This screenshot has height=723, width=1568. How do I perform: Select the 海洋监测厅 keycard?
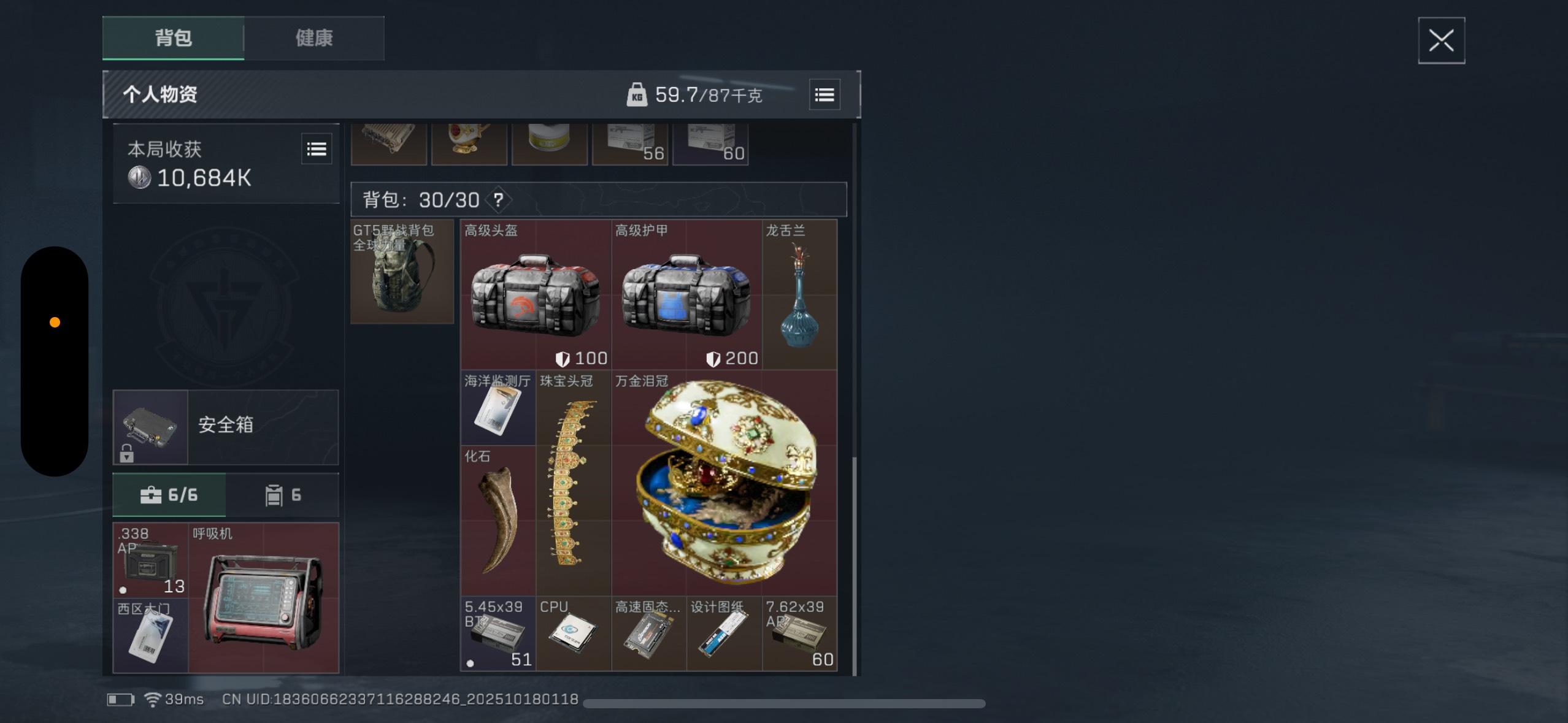[x=498, y=408]
